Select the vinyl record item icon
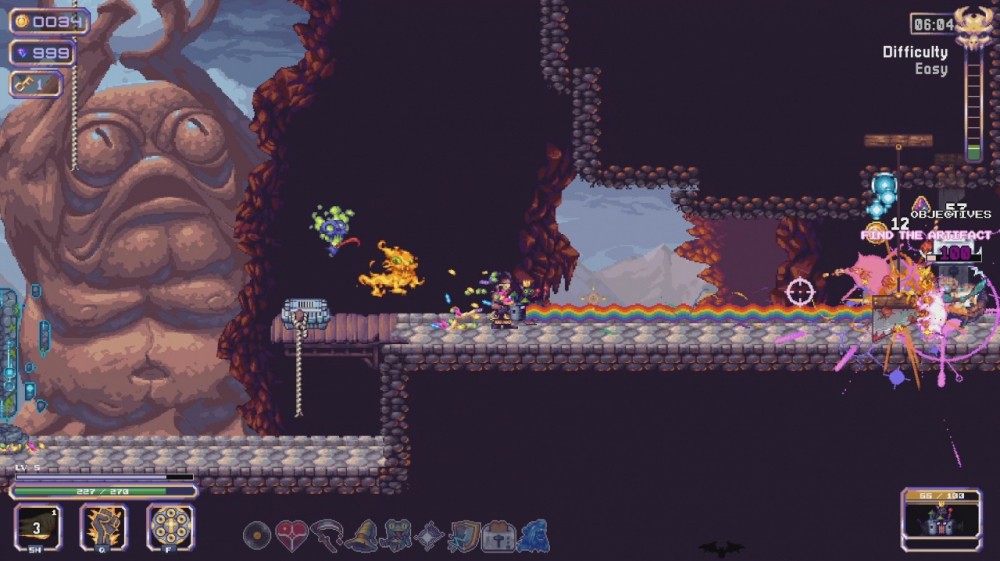Screen dimensions: 1000x561 click(257, 536)
